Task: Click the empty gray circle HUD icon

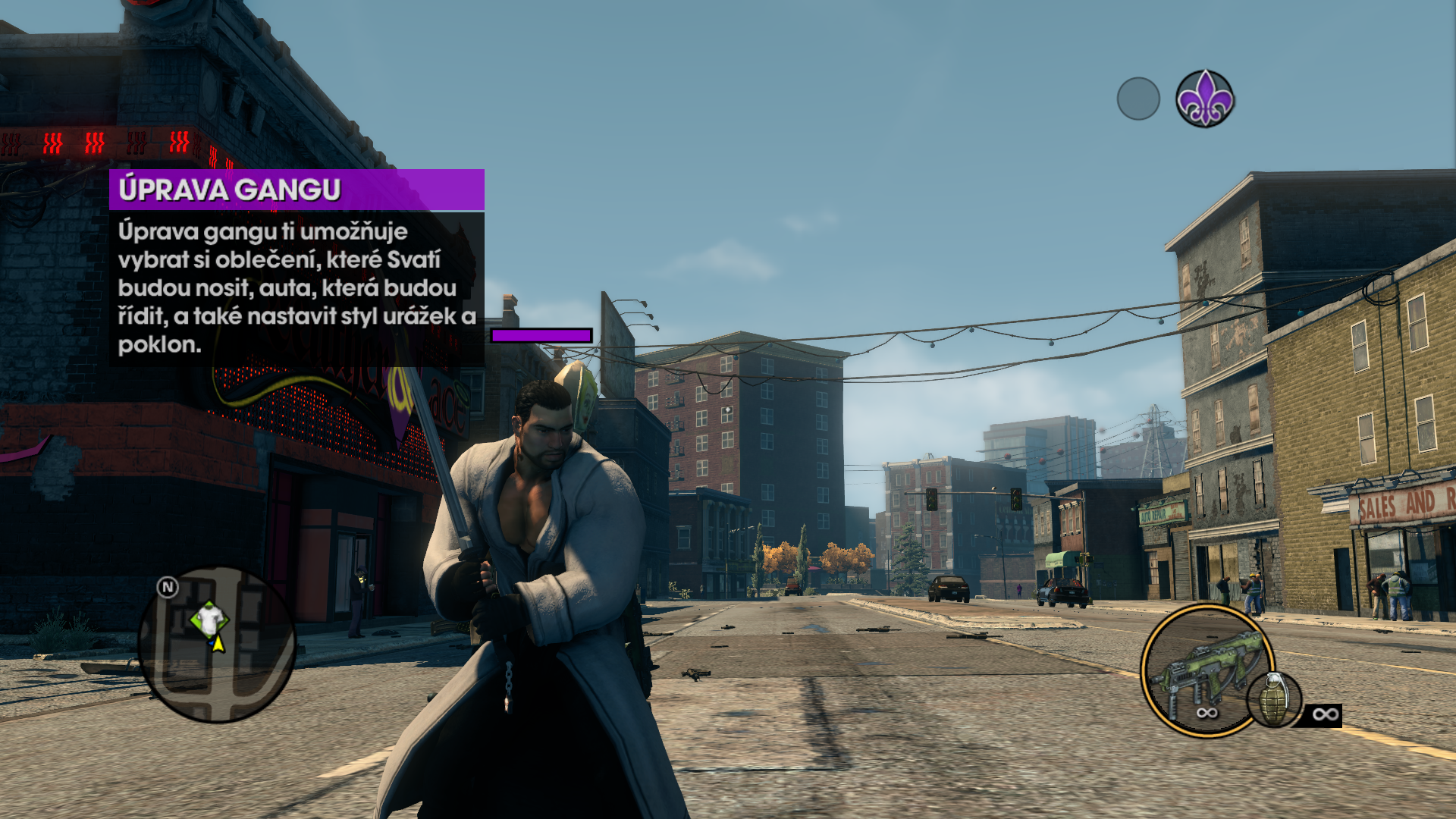Action: click(1138, 99)
